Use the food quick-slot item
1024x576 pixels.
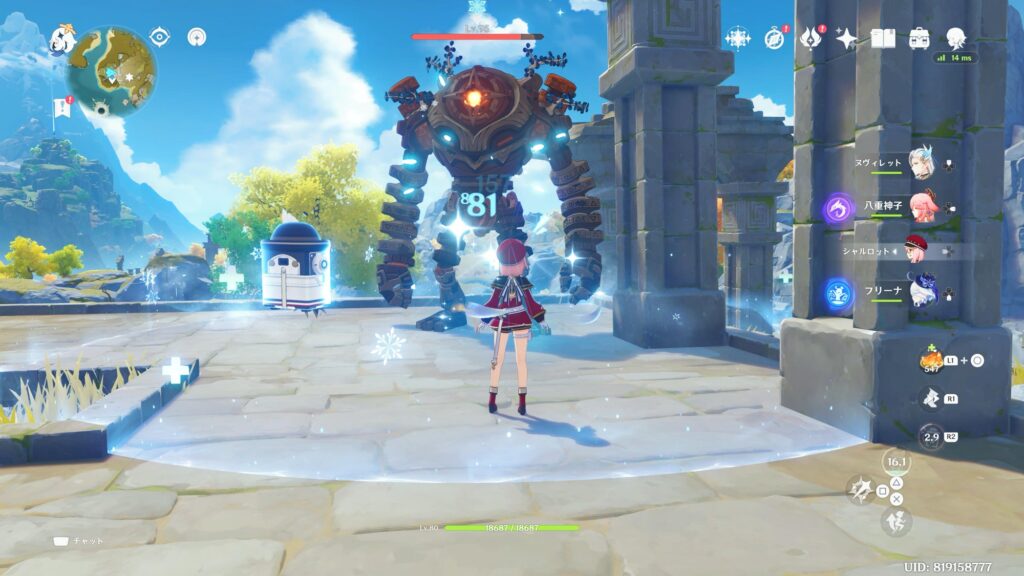click(932, 360)
